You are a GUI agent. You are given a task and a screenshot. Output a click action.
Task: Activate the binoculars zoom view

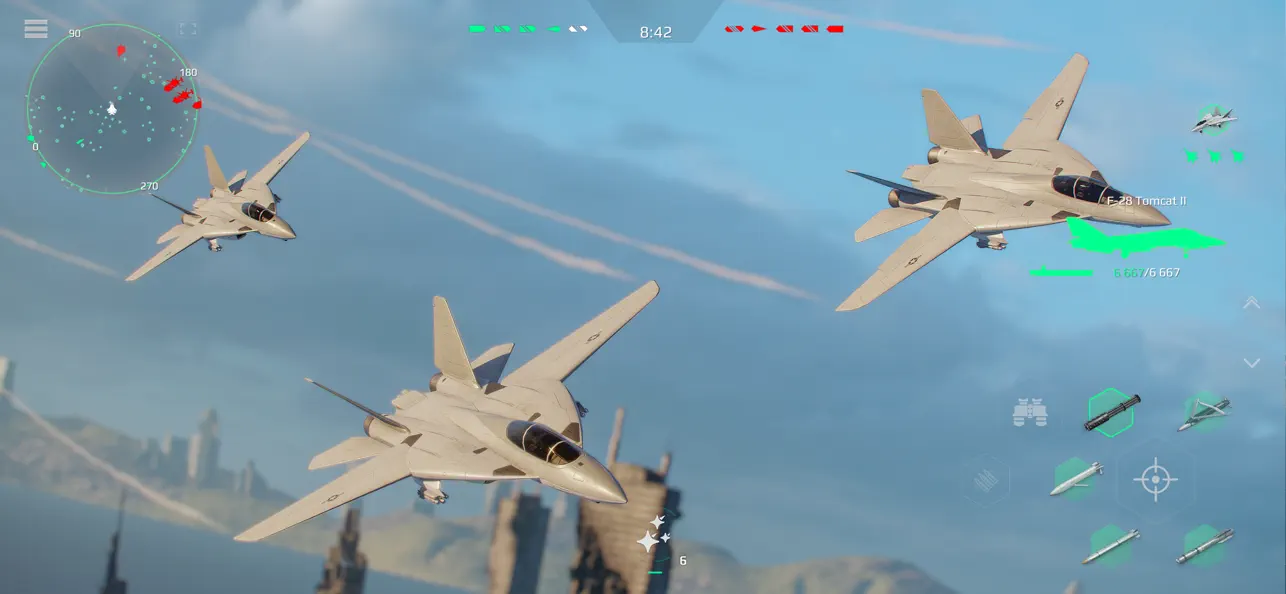tap(1029, 412)
